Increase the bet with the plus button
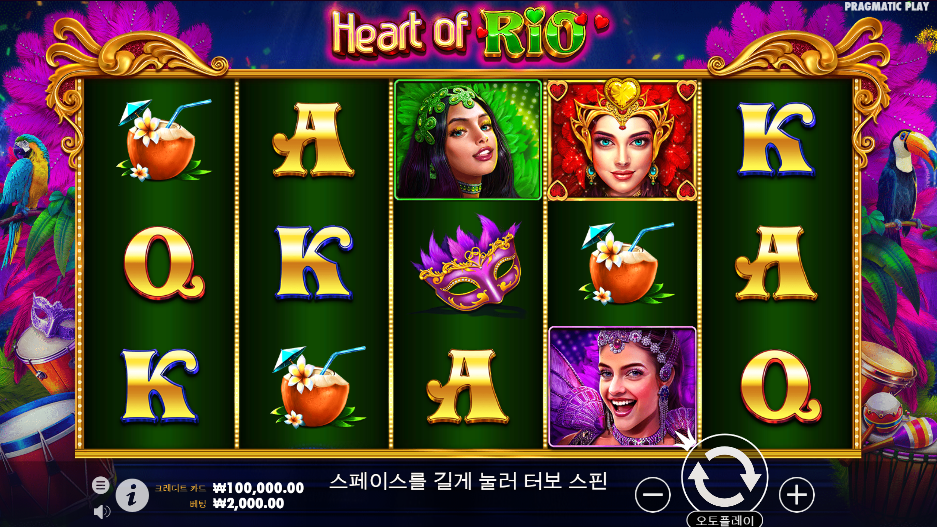This screenshot has height=527, width=937. click(796, 493)
